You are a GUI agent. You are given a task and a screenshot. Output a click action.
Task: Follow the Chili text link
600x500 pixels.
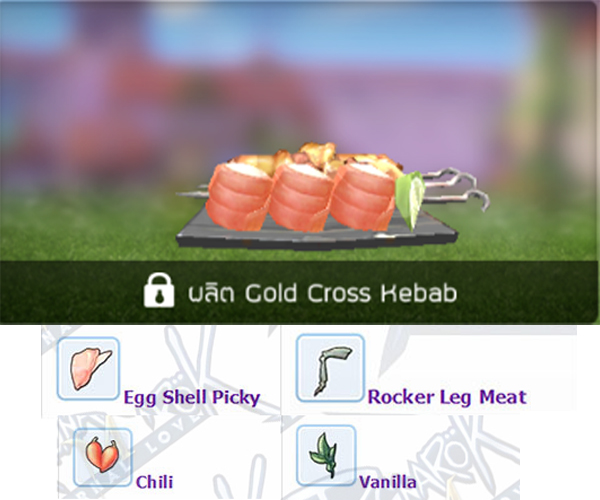click(155, 482)
